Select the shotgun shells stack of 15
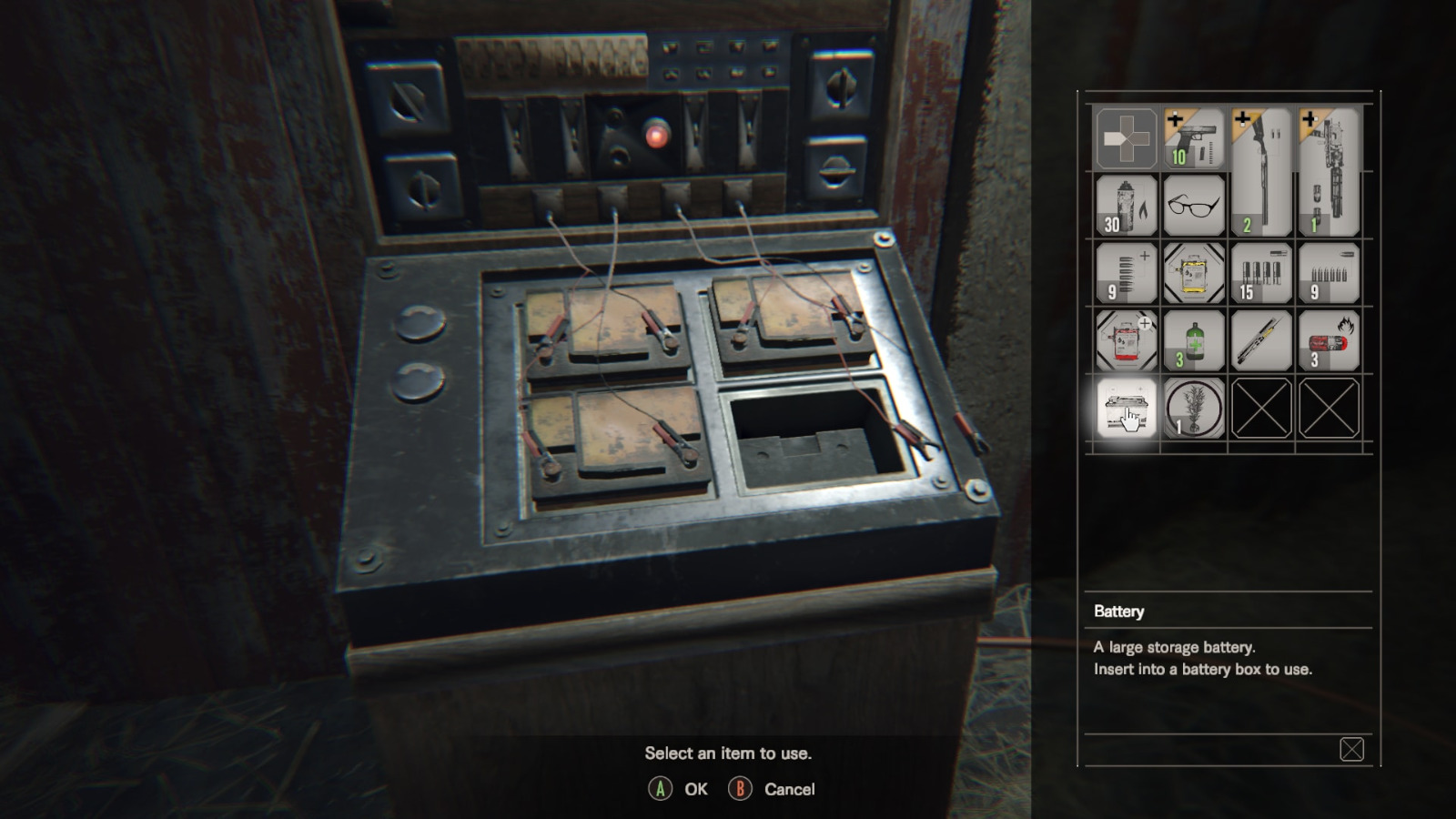The height and width of the screenshot is (819, 1456). pyautogui.click(x=1261, y=273)
